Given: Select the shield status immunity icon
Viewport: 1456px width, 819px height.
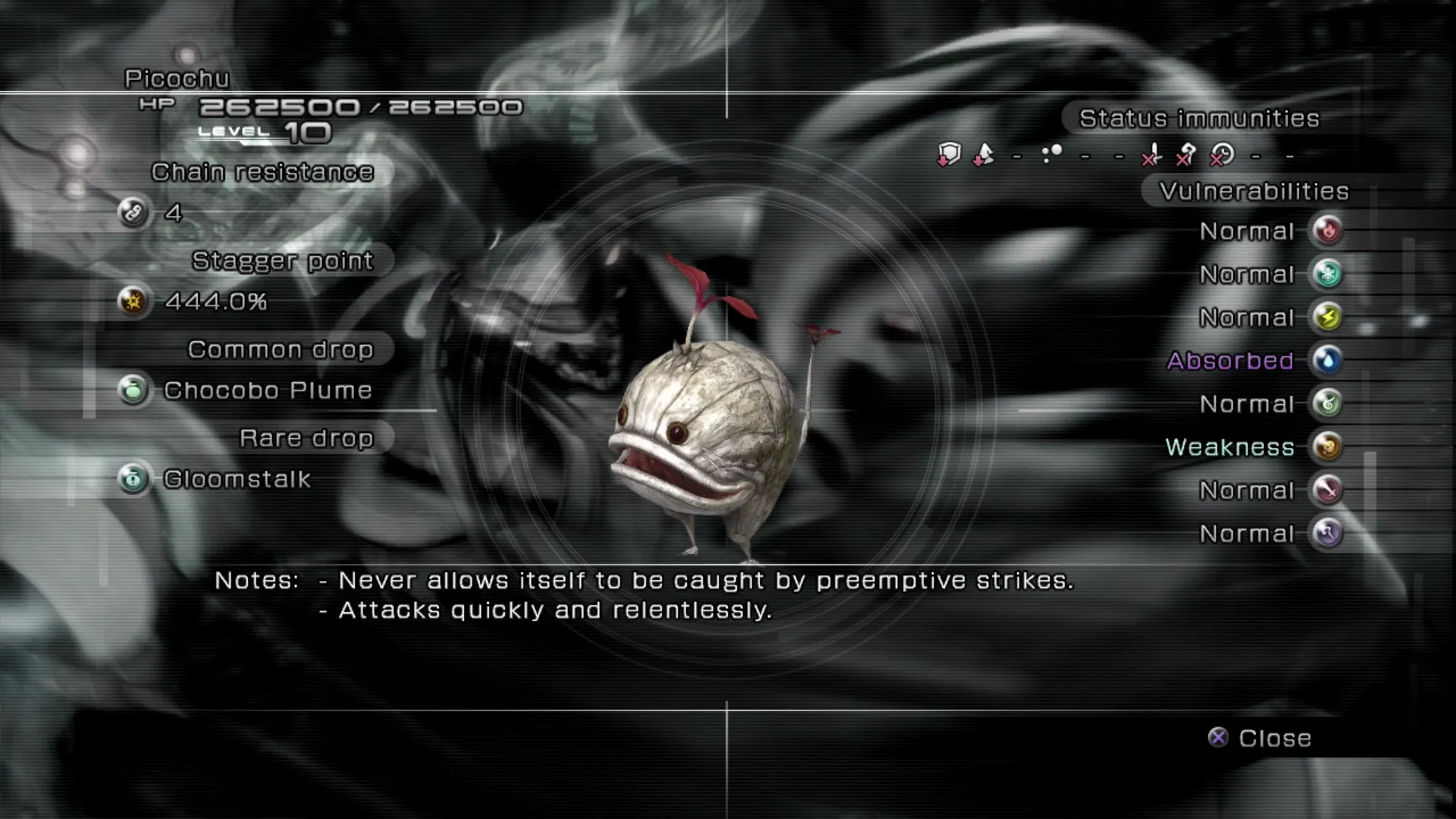Looking at the screenshot, I should pyautogui.click(x=949, y=155).
